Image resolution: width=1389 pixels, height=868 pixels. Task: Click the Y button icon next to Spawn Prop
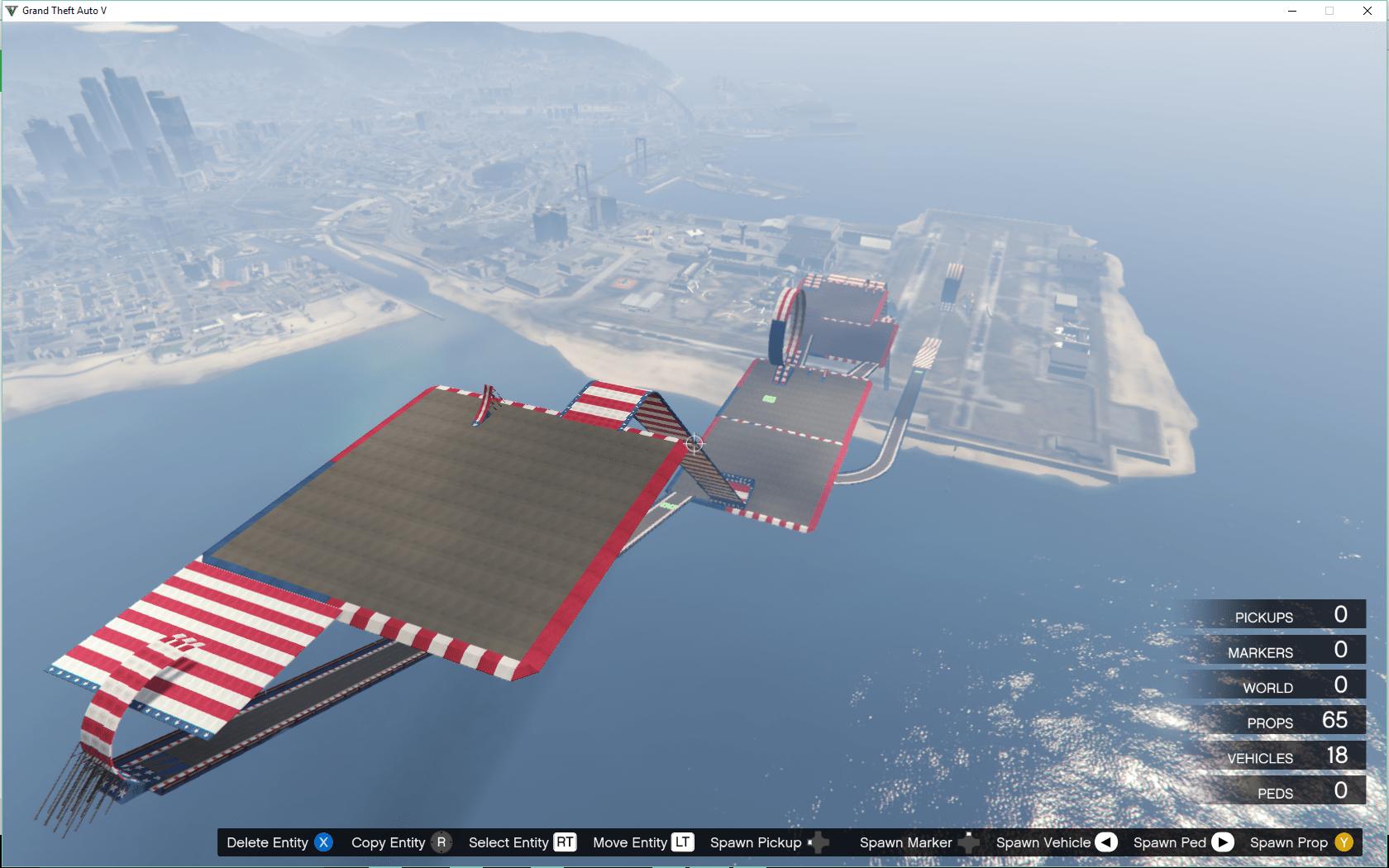(x=1344, y=842)
